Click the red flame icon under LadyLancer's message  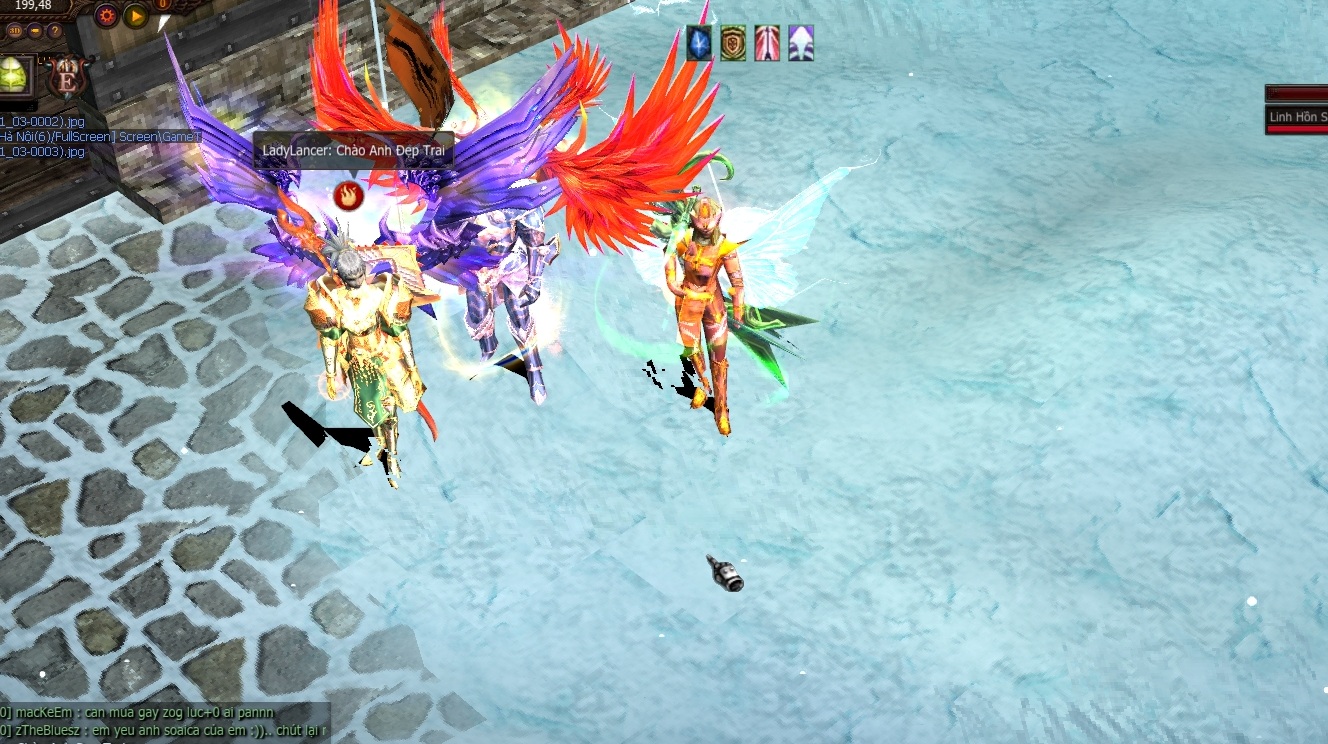pos(348,196)
